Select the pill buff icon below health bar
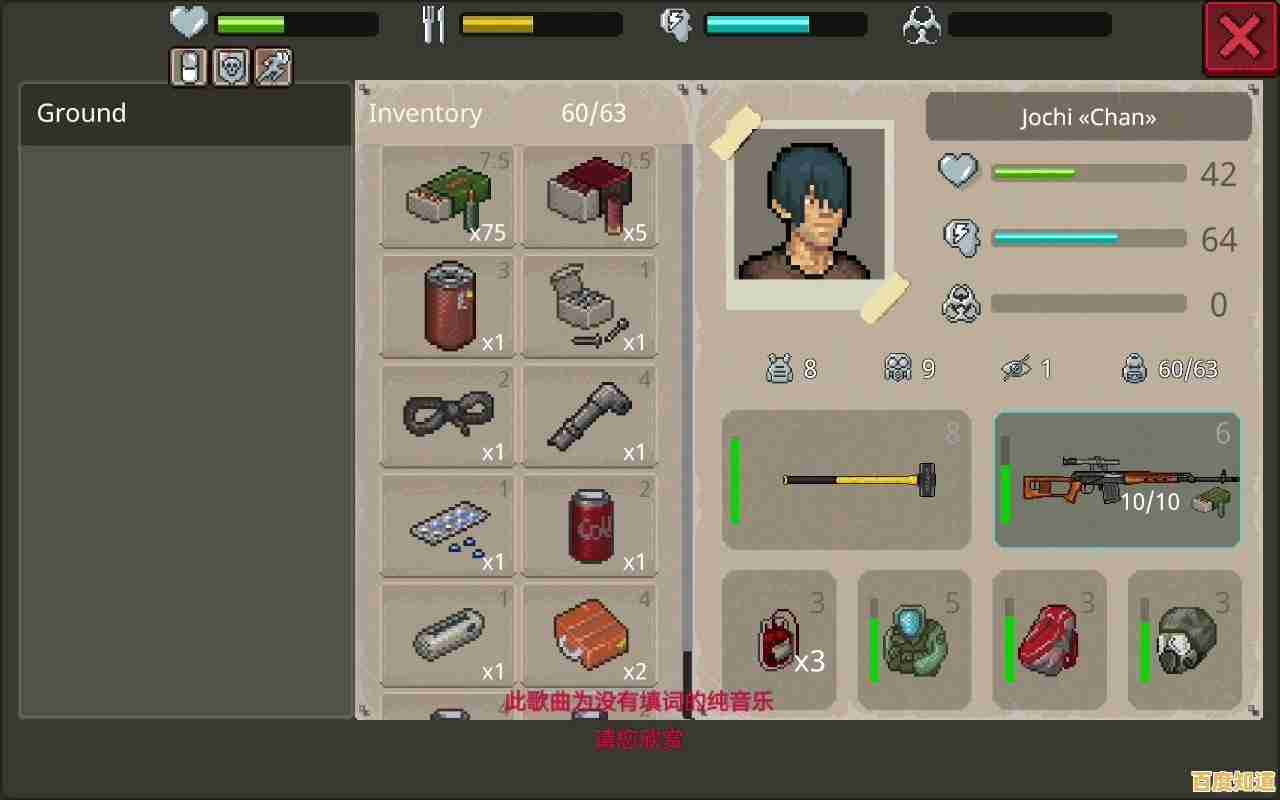 pos(187,67)
